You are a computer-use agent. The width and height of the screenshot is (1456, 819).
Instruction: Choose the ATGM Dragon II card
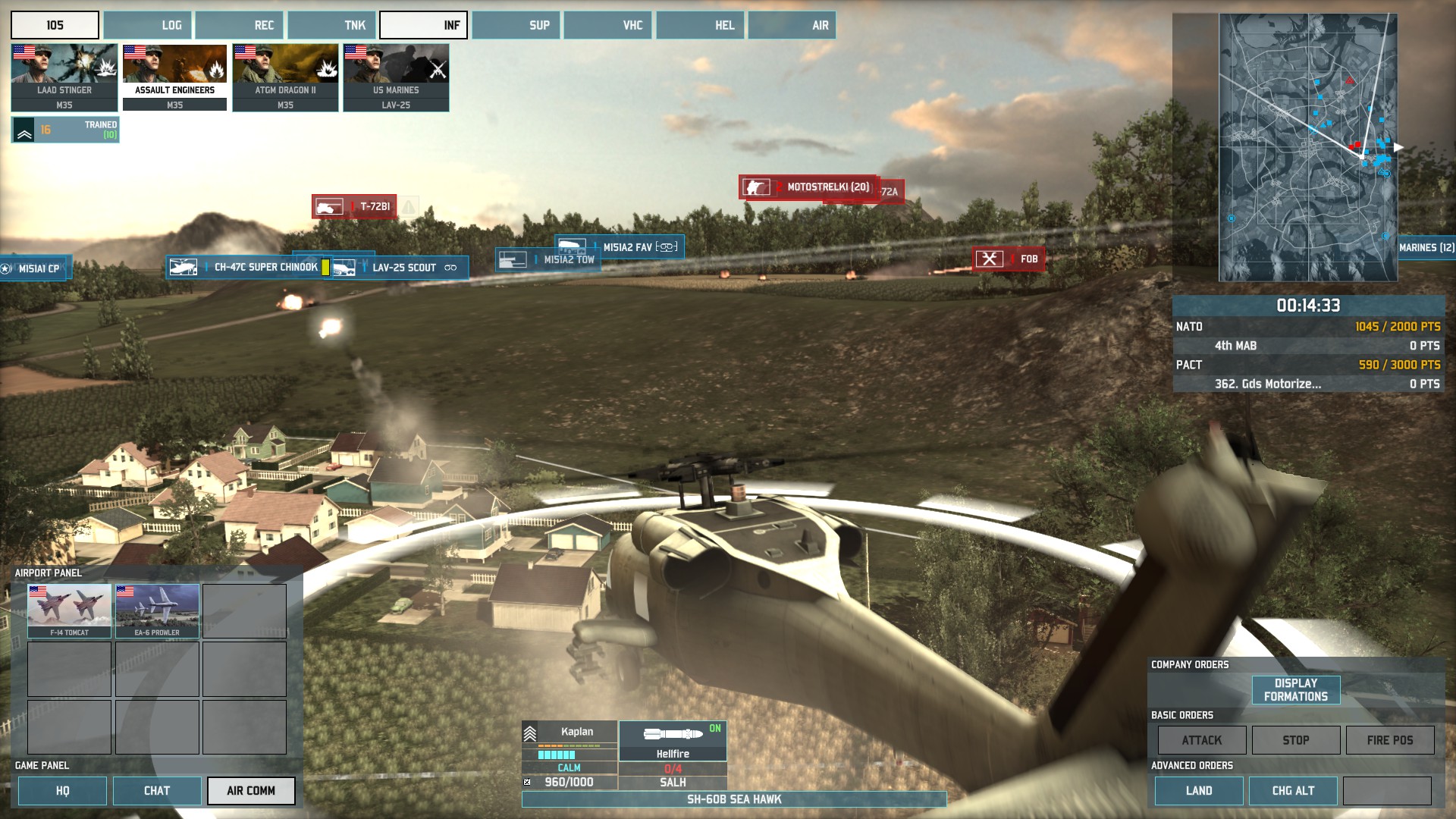(285, 77)
